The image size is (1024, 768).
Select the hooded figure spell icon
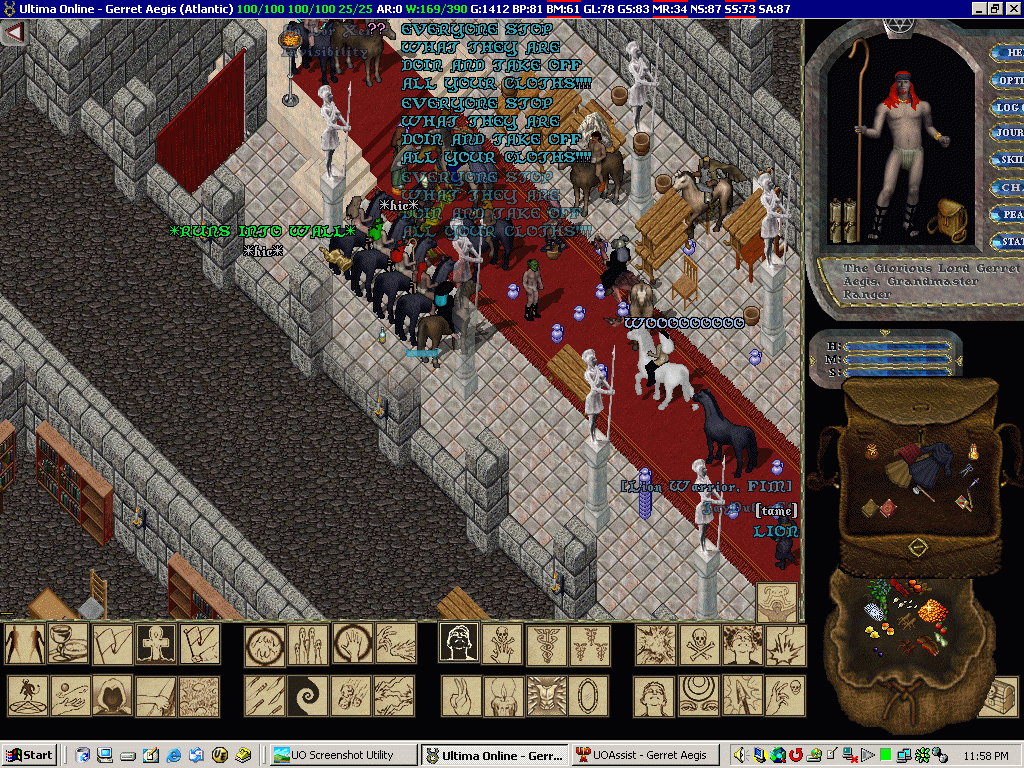point(112,696)
